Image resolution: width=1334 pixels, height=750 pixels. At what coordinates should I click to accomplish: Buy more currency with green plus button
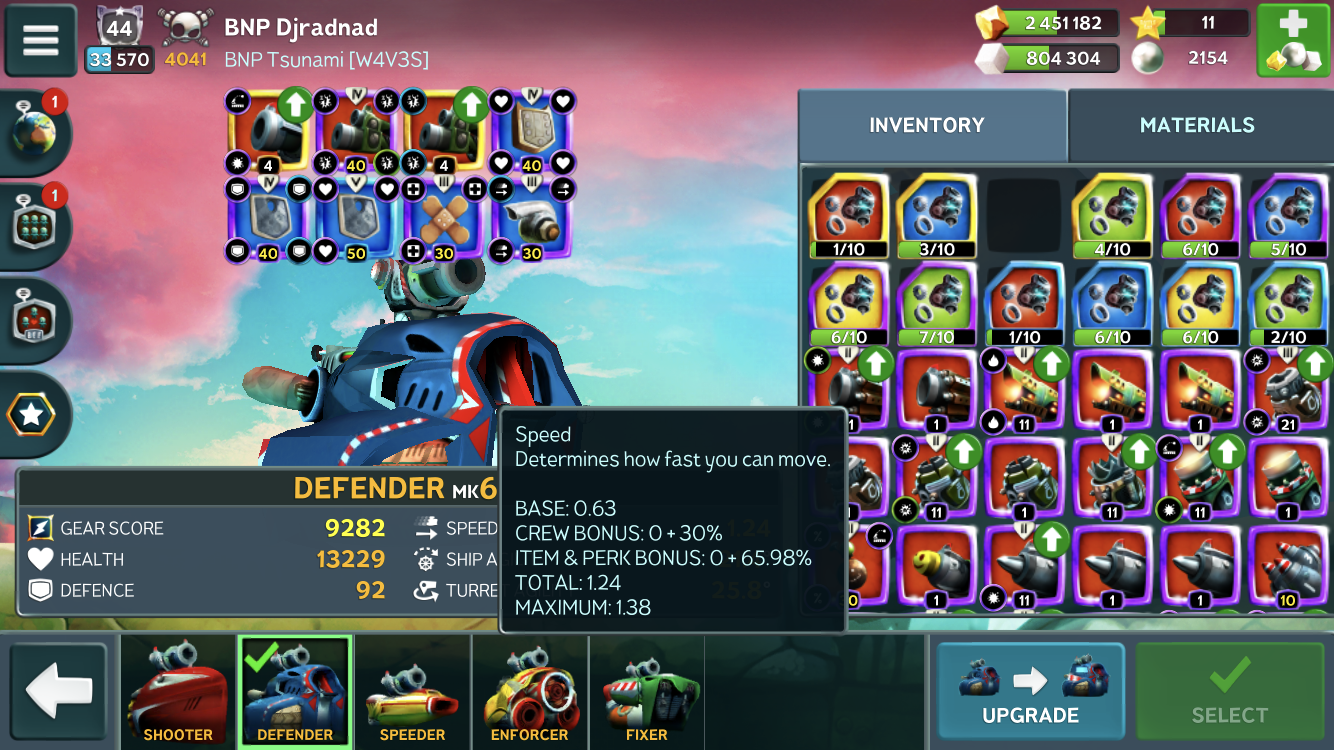click(1292, 41)
